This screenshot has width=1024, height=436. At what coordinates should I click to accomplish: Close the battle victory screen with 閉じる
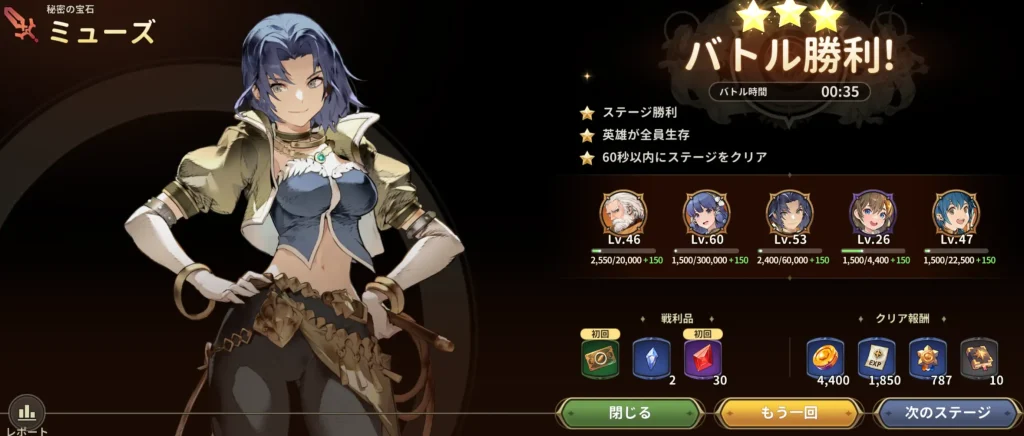tap(630, 412)
